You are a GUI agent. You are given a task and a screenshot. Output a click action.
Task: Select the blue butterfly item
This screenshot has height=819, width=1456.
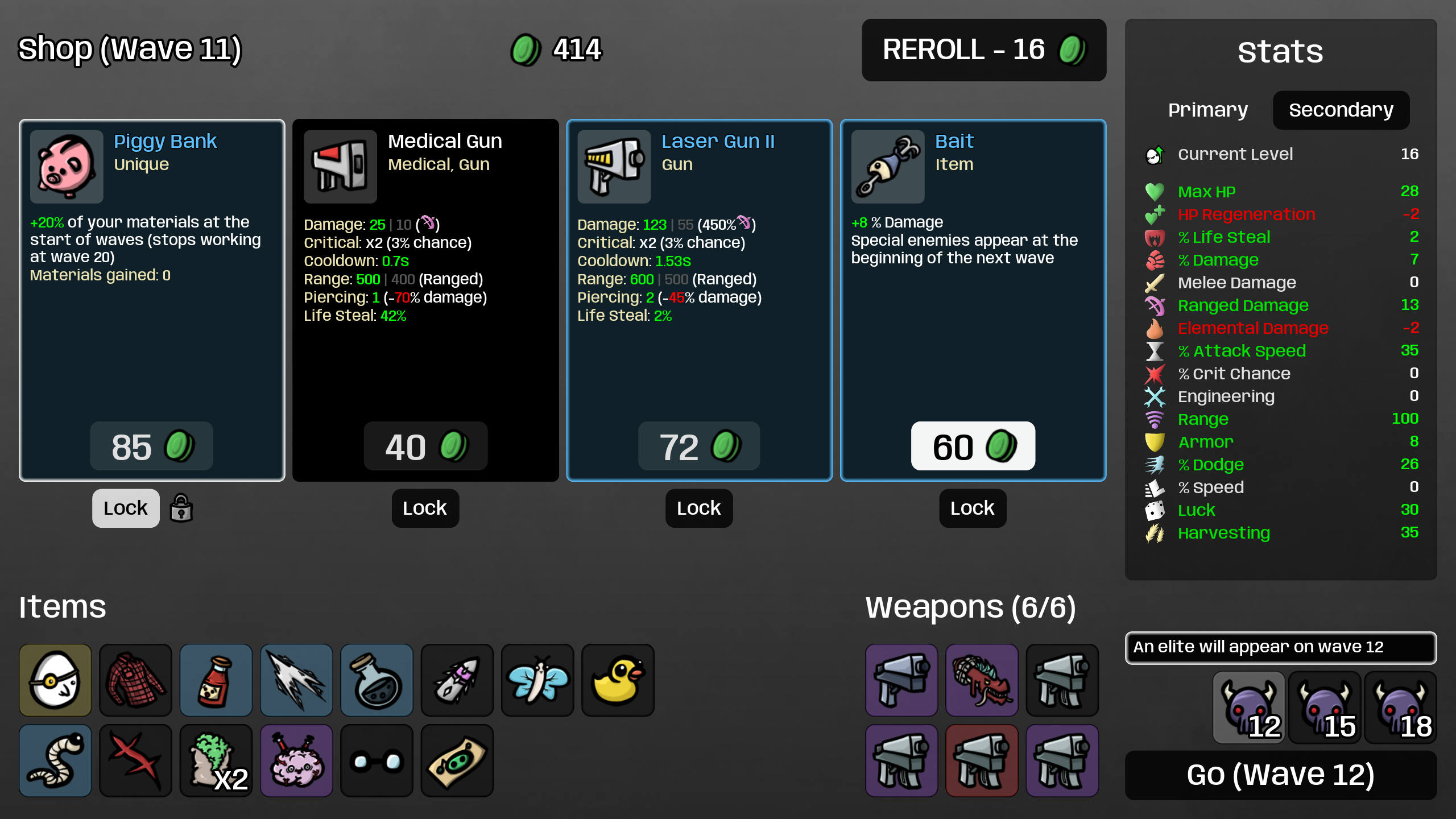pyautogui.click(x=537, y=680)
